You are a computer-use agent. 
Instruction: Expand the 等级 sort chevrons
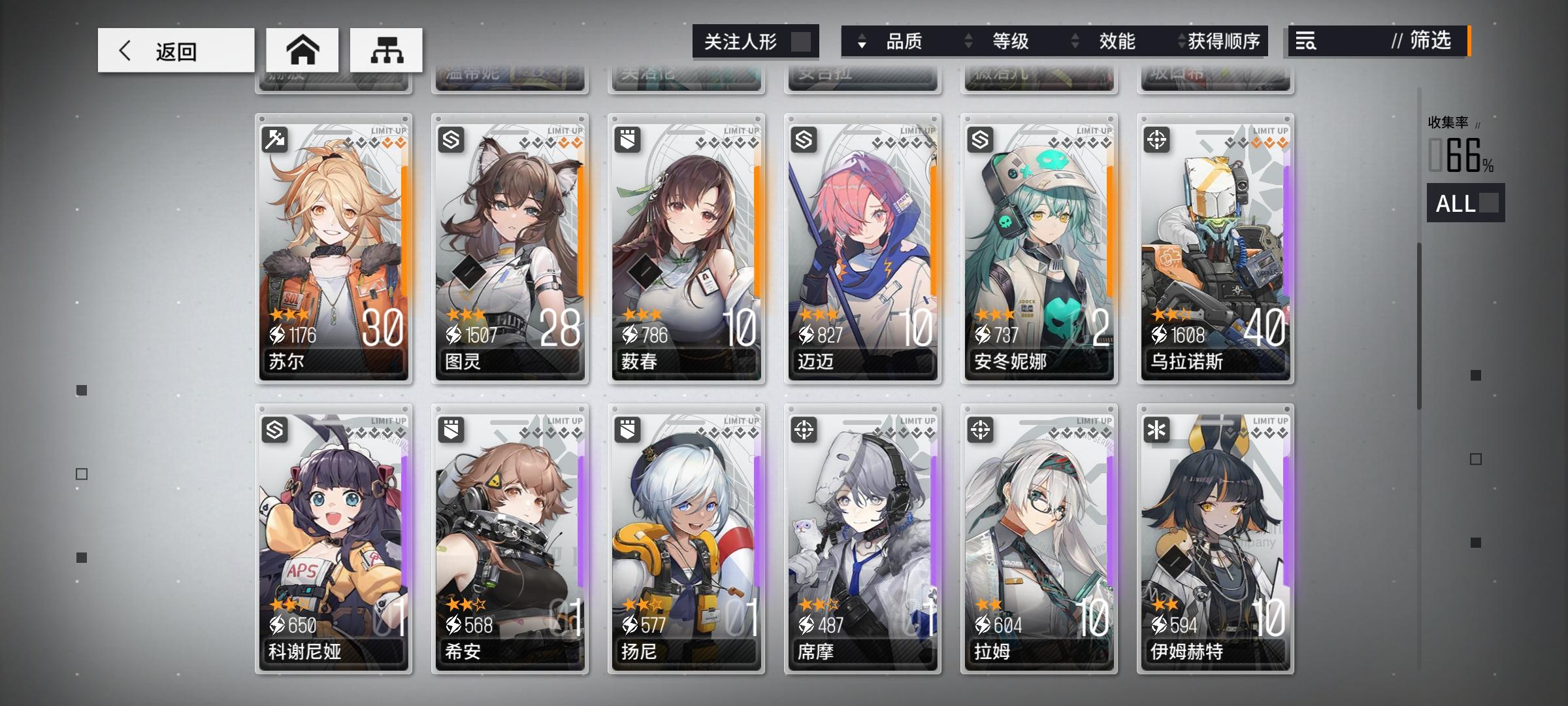968,42
